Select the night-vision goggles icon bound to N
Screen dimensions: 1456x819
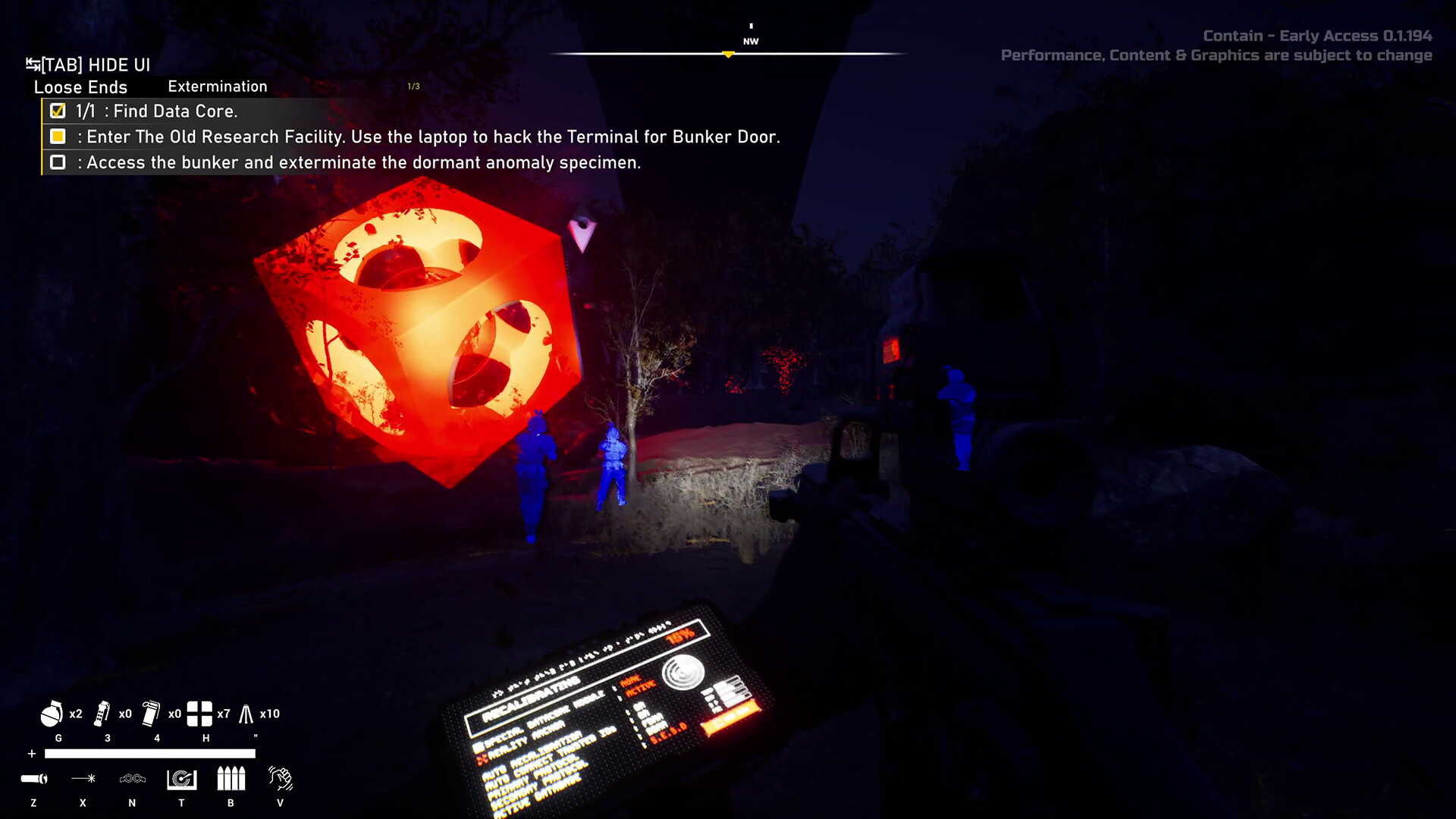[x=132, y=780]
